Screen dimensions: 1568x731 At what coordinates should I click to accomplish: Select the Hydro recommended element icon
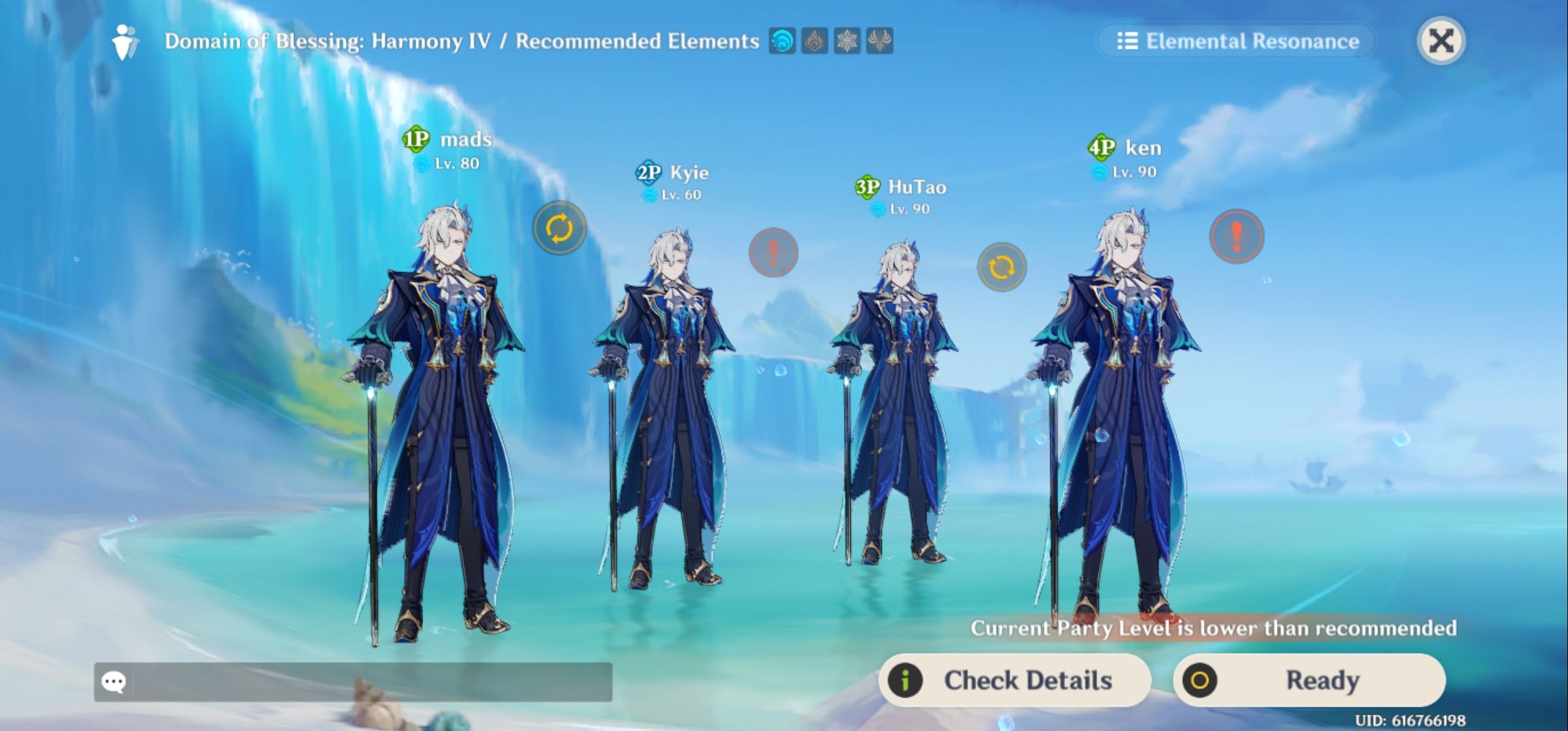click(784, 42)
